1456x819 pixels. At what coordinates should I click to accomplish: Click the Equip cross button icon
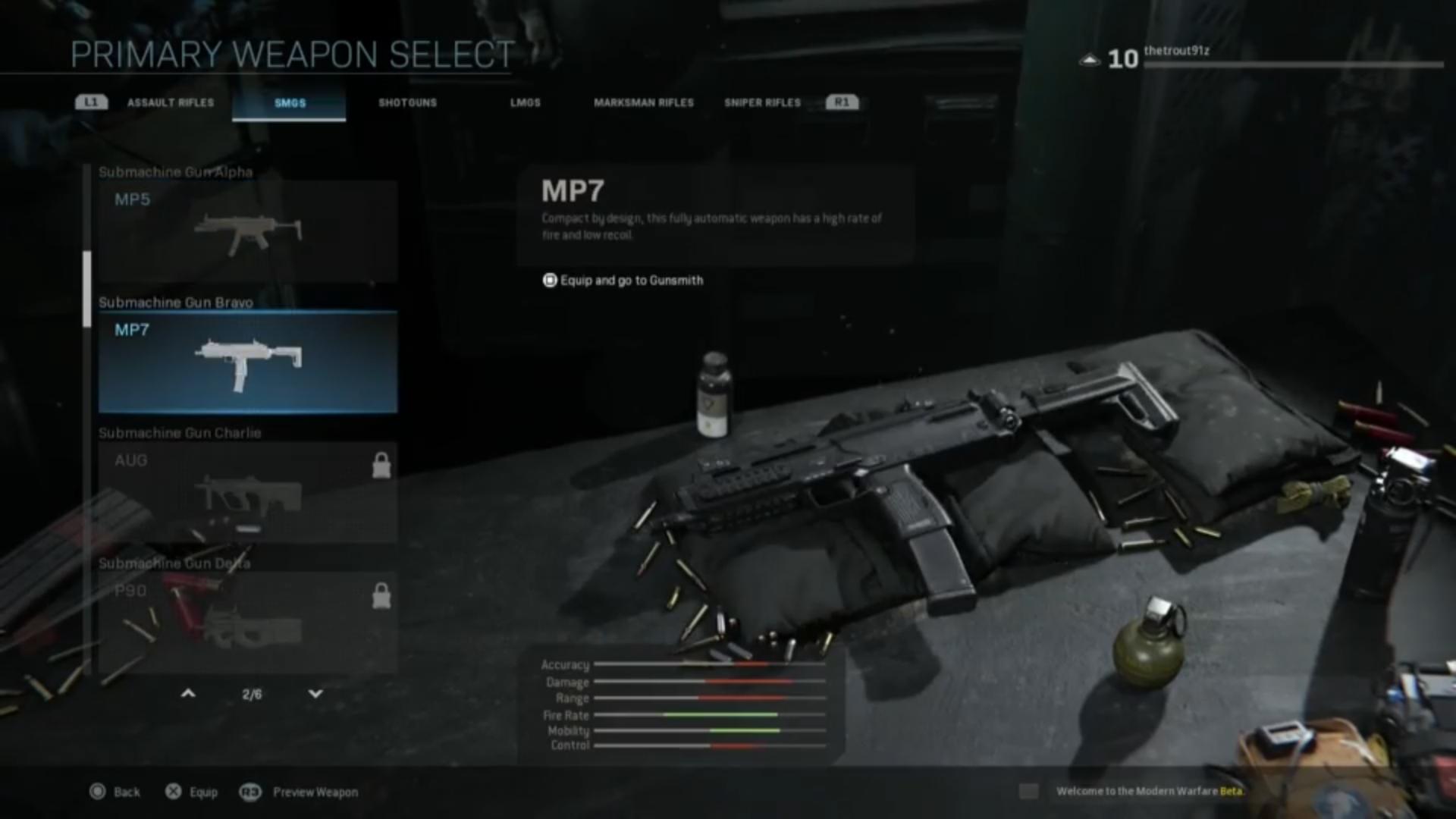[x=173, y=792]
